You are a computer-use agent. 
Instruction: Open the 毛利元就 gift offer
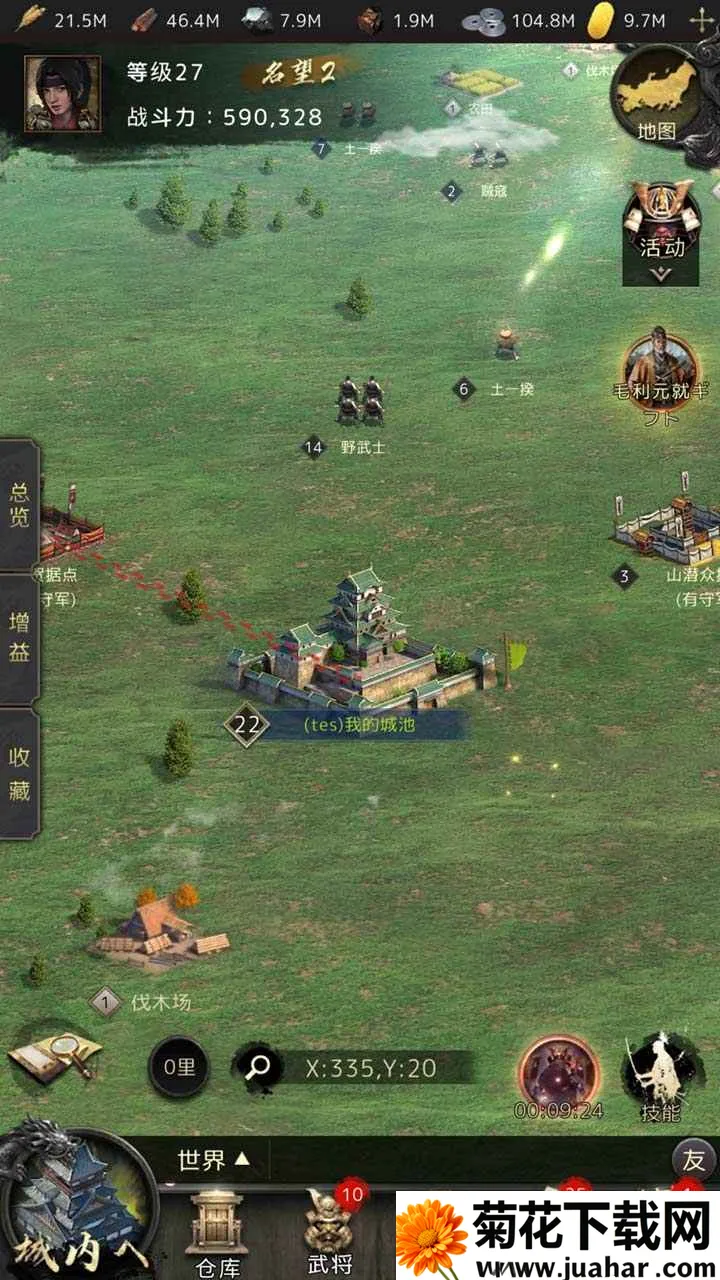pos(660,375)
